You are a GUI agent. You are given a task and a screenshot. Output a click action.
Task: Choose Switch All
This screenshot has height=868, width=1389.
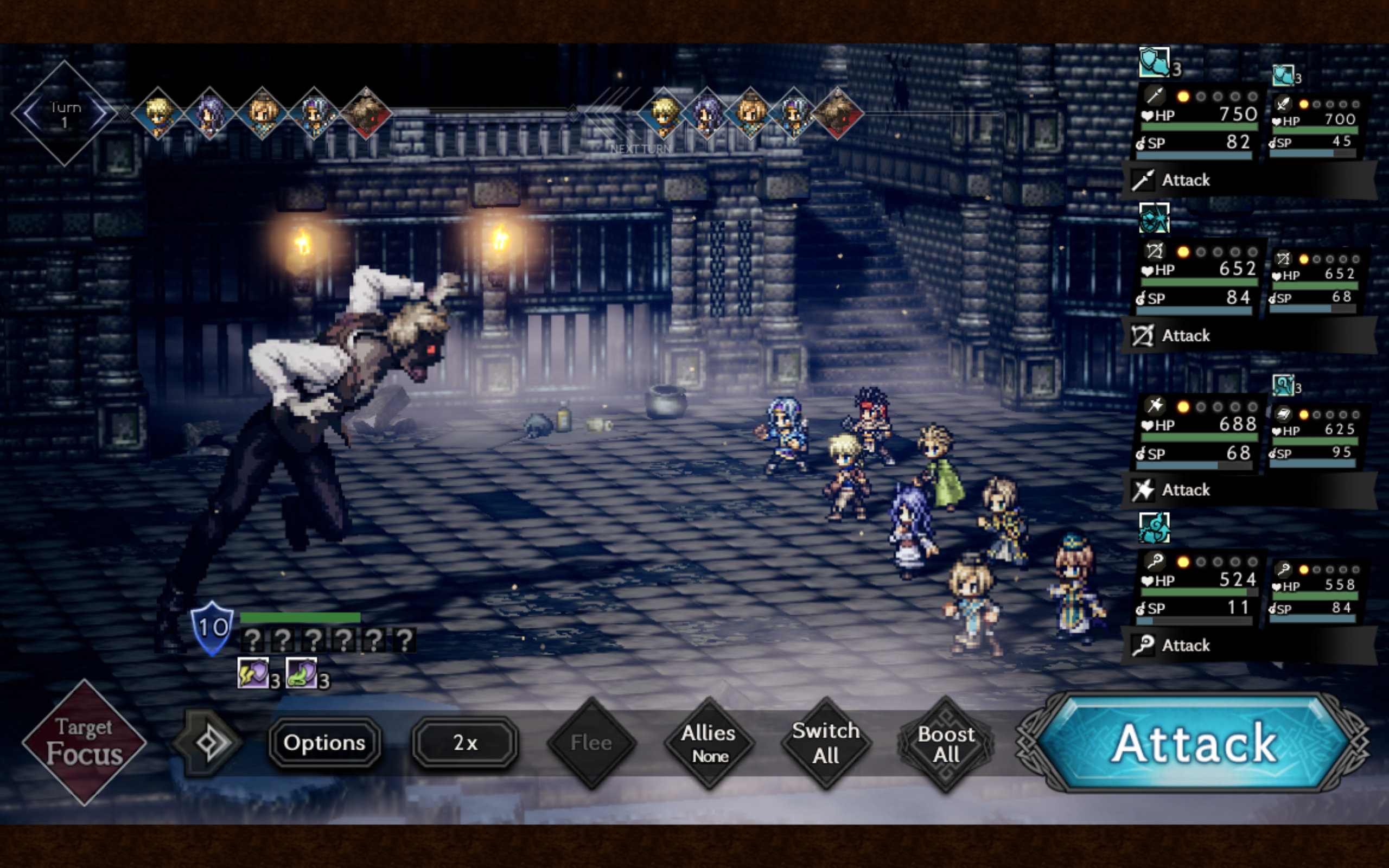pos(825,743)
